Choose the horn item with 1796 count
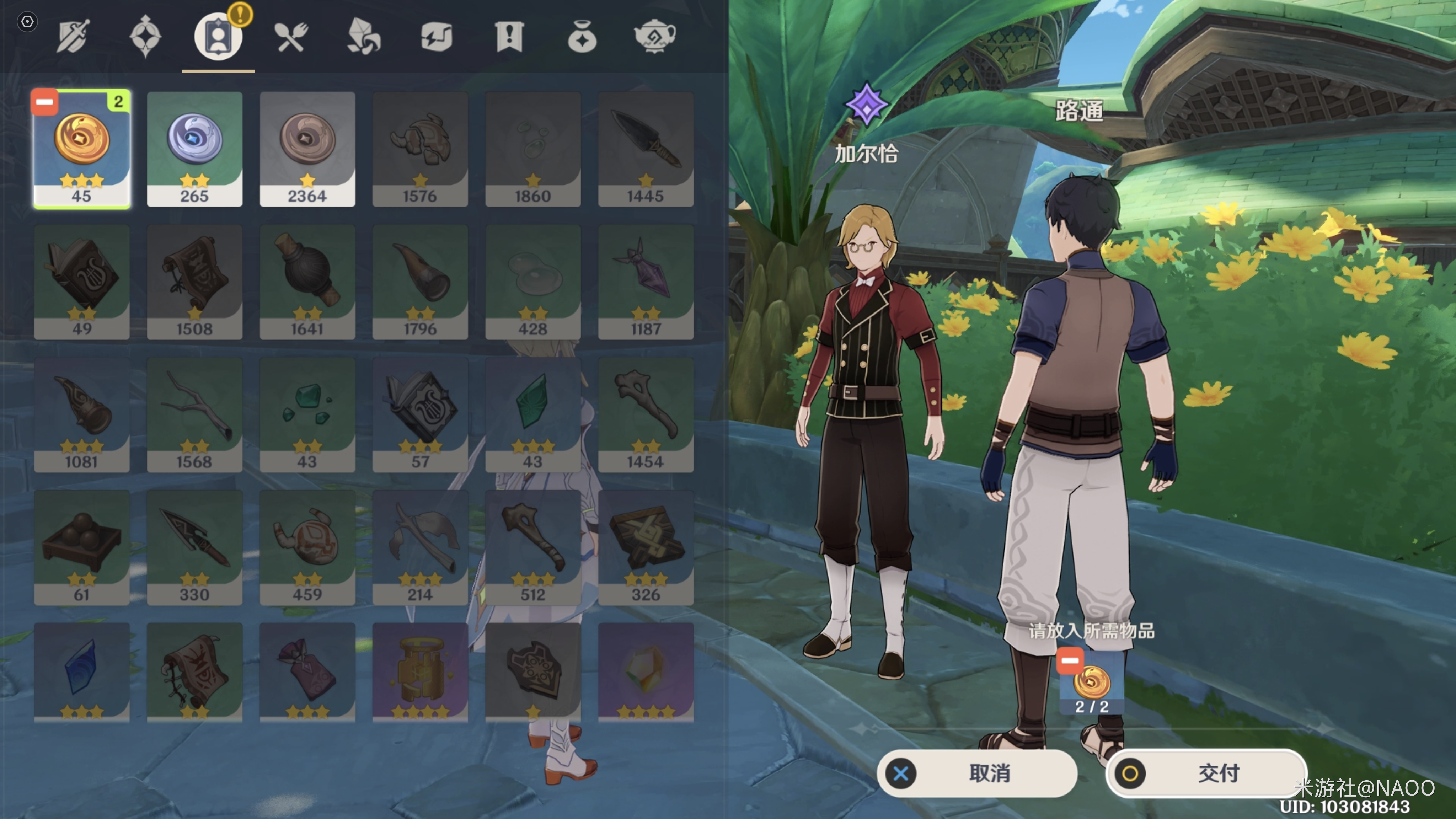Image resolution: width=1456 pixels, height=819 pixels. (x=420, y=282)
